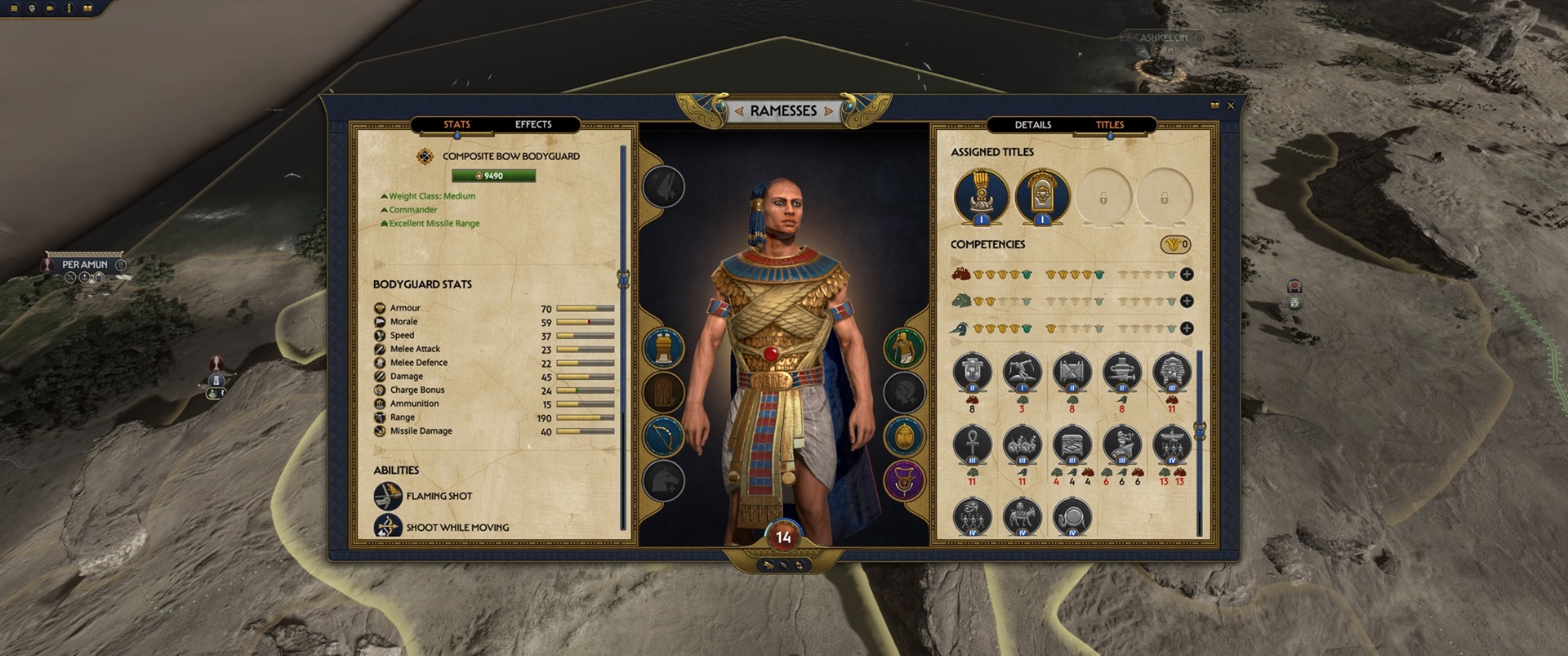Select the Shoot While Moving ability icon

[x=386, y=528]
